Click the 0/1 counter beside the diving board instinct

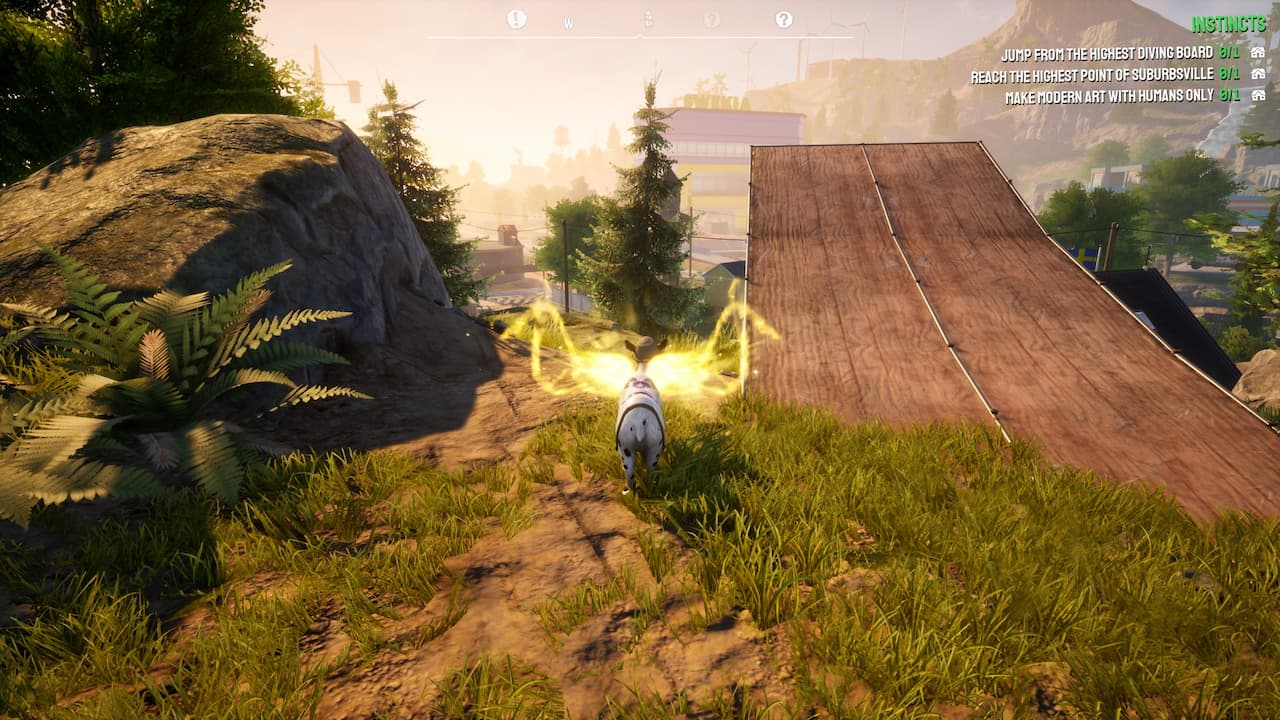coord(1229,53)
